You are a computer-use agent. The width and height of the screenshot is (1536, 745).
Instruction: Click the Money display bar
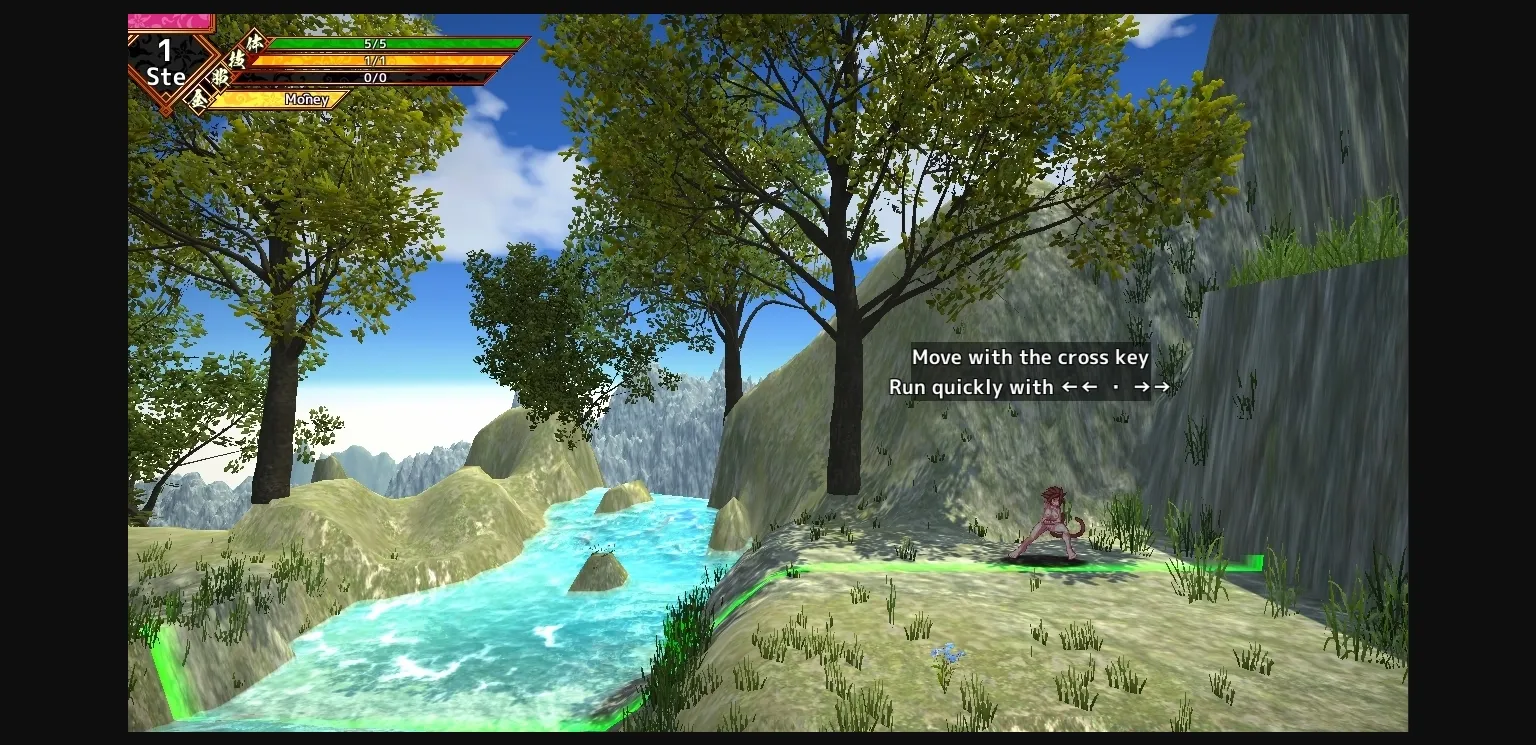(x=307, y=100)
